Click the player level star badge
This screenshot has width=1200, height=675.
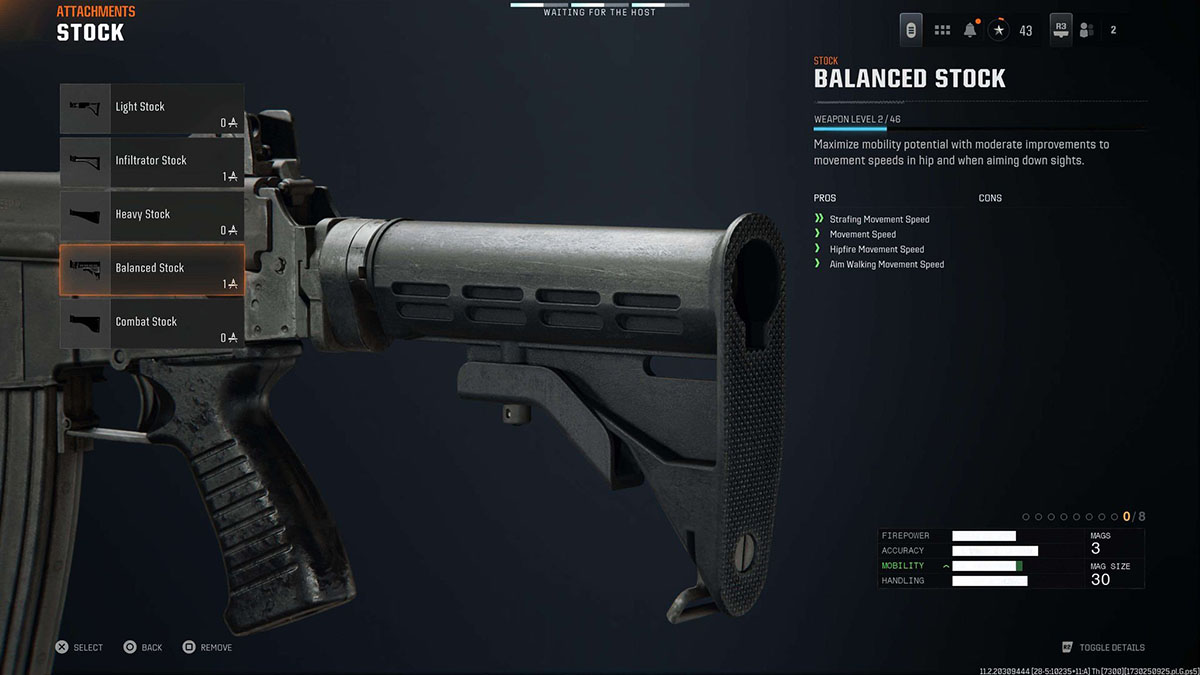point(999,30)
